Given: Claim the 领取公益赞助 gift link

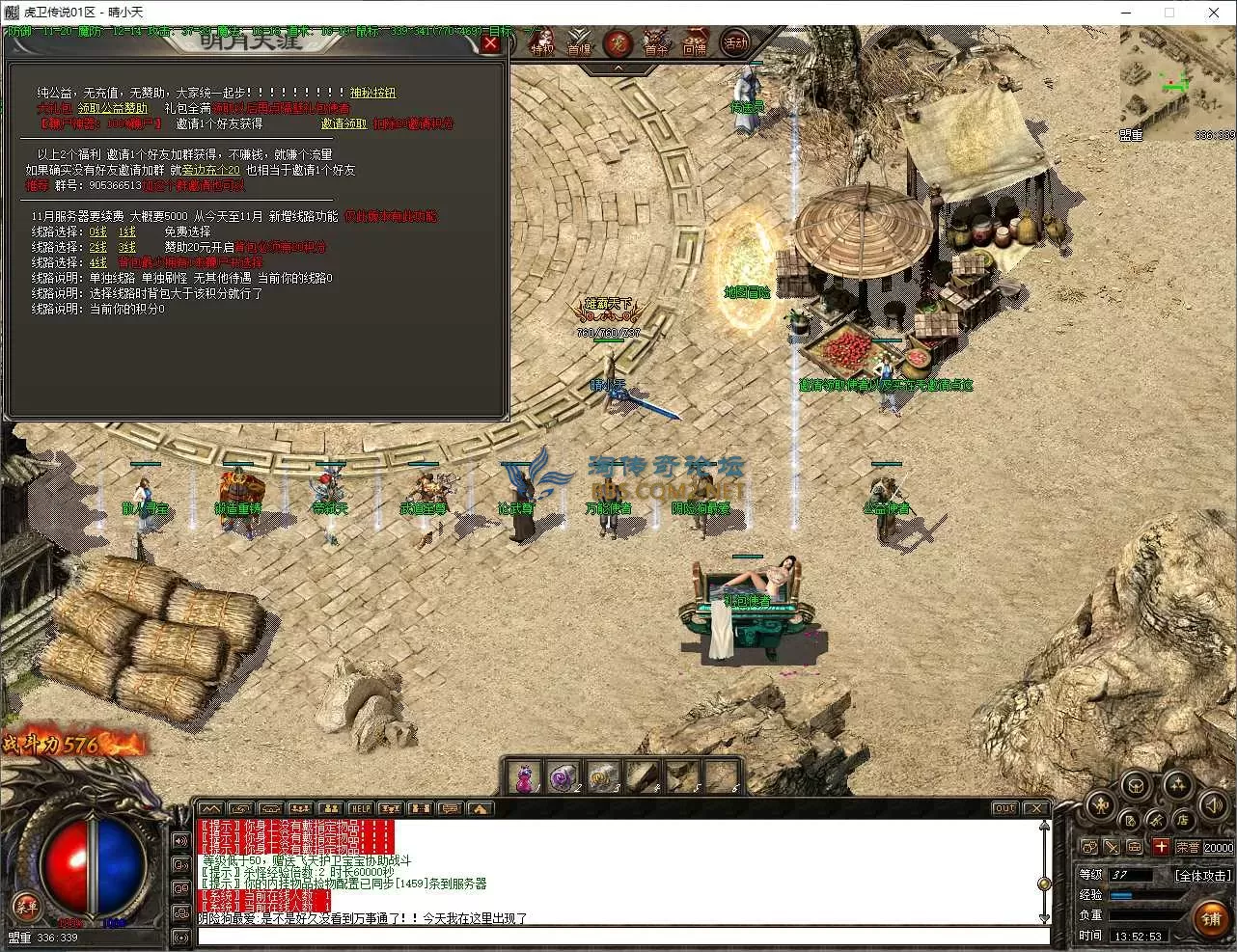Looking at the screenshot, I should point(113,108).
